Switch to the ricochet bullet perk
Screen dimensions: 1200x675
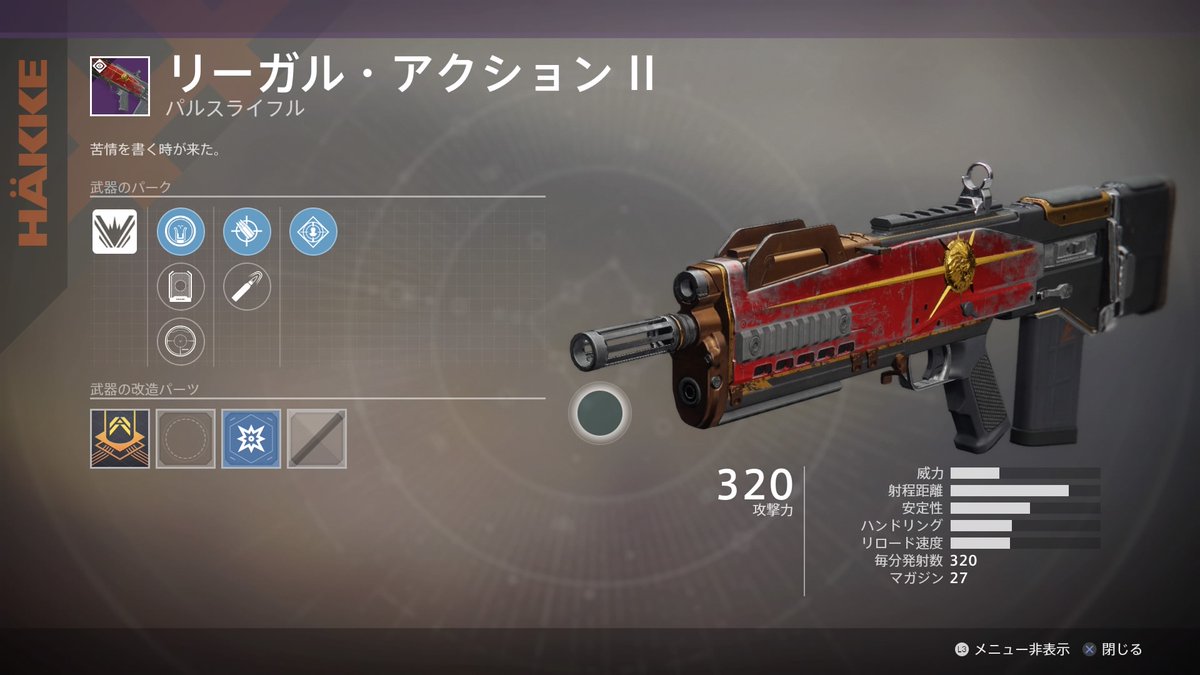(247, 287)
